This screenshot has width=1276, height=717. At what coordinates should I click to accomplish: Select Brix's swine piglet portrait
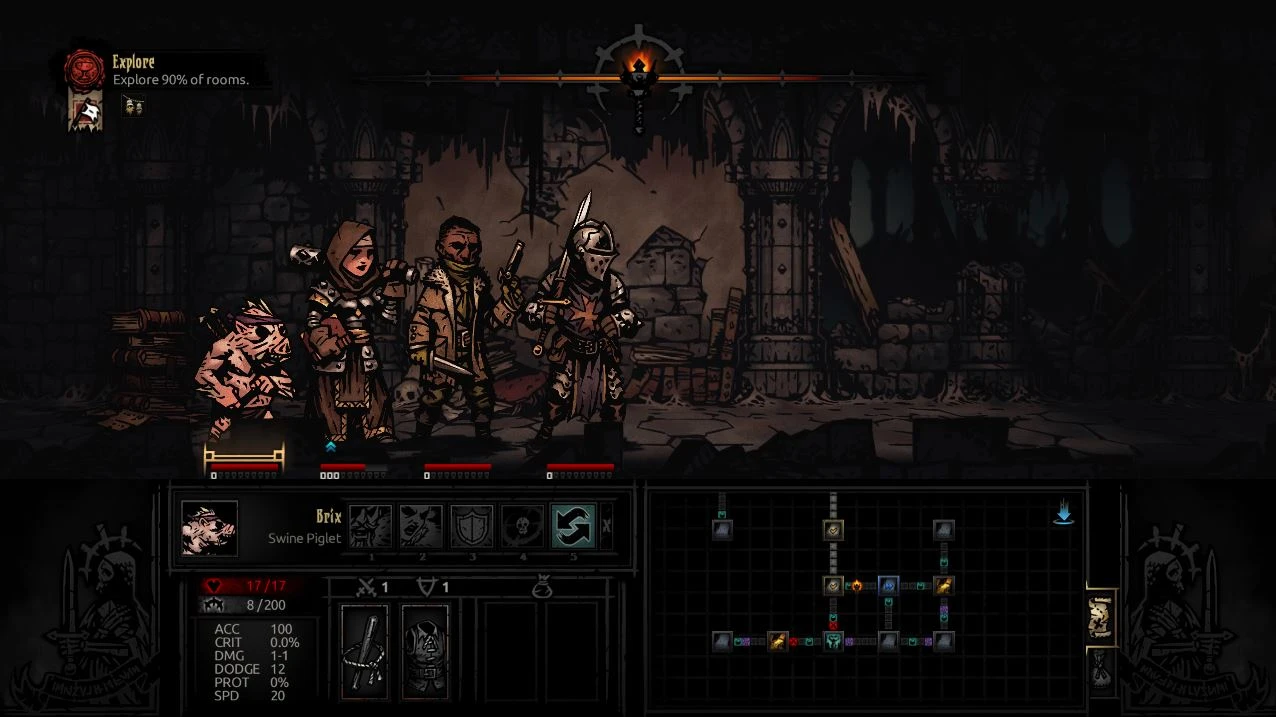tap(209, 528)
